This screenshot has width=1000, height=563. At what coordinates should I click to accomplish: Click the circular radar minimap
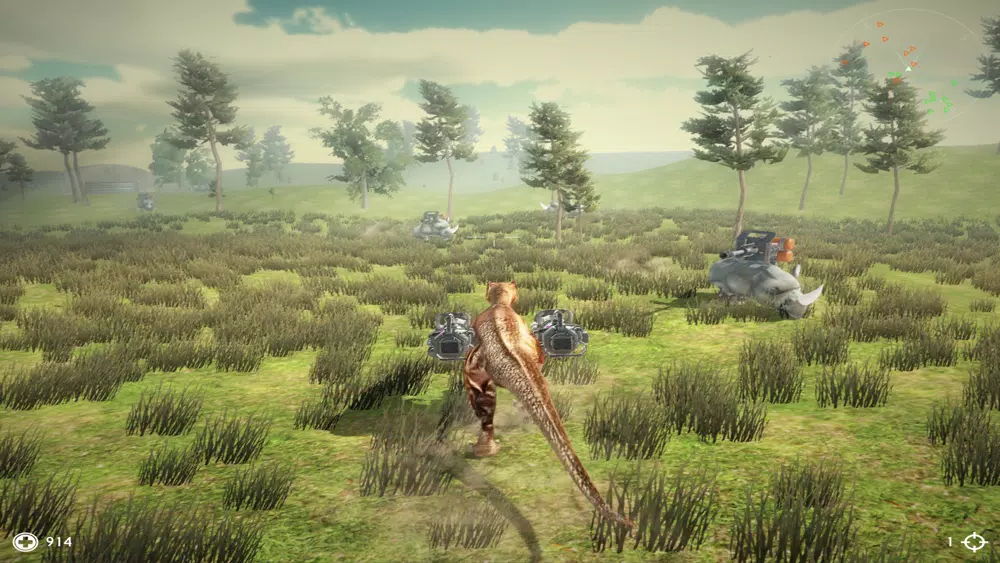pos(910,72)
